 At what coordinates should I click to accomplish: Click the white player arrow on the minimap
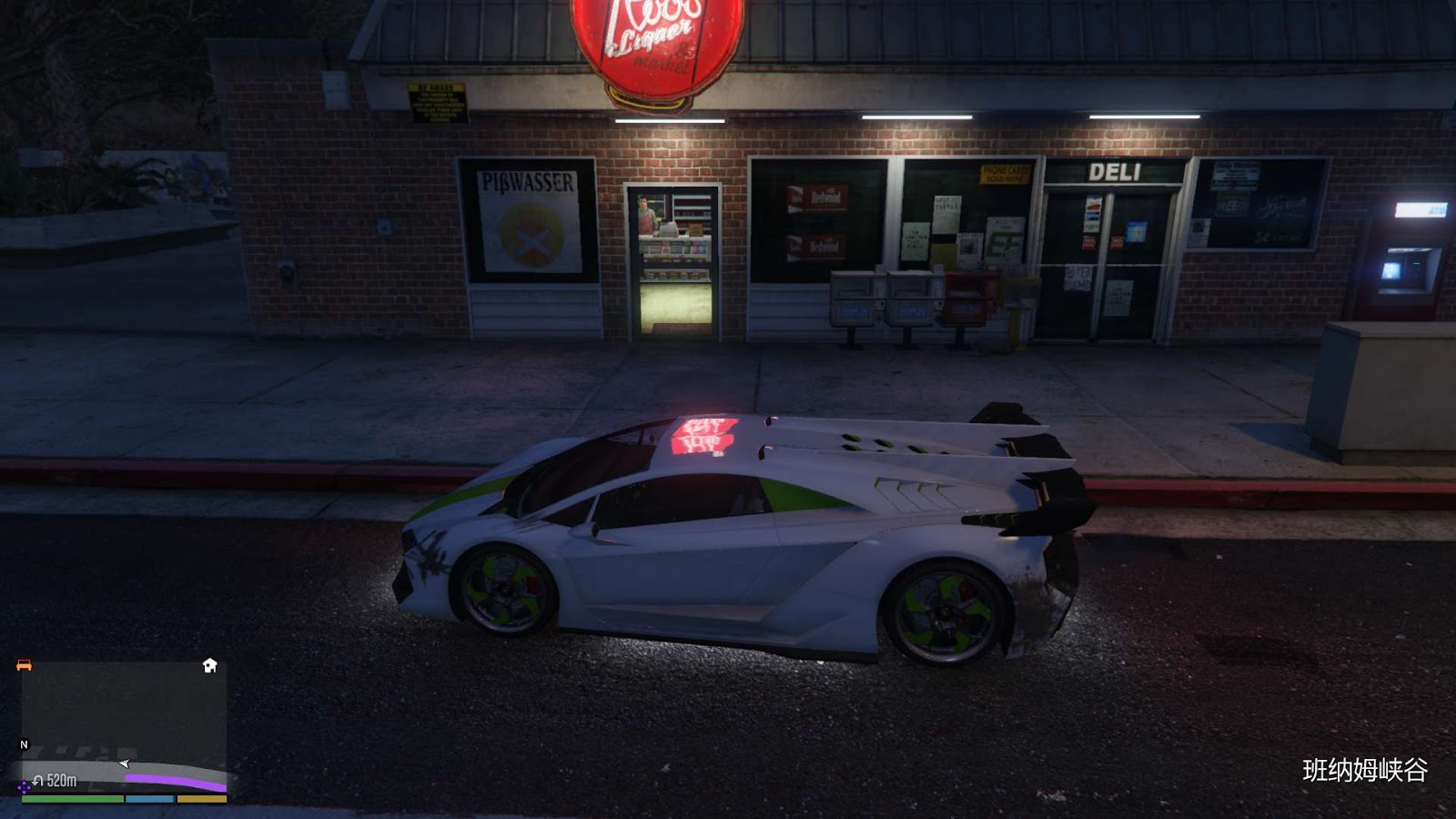point(124,763)
